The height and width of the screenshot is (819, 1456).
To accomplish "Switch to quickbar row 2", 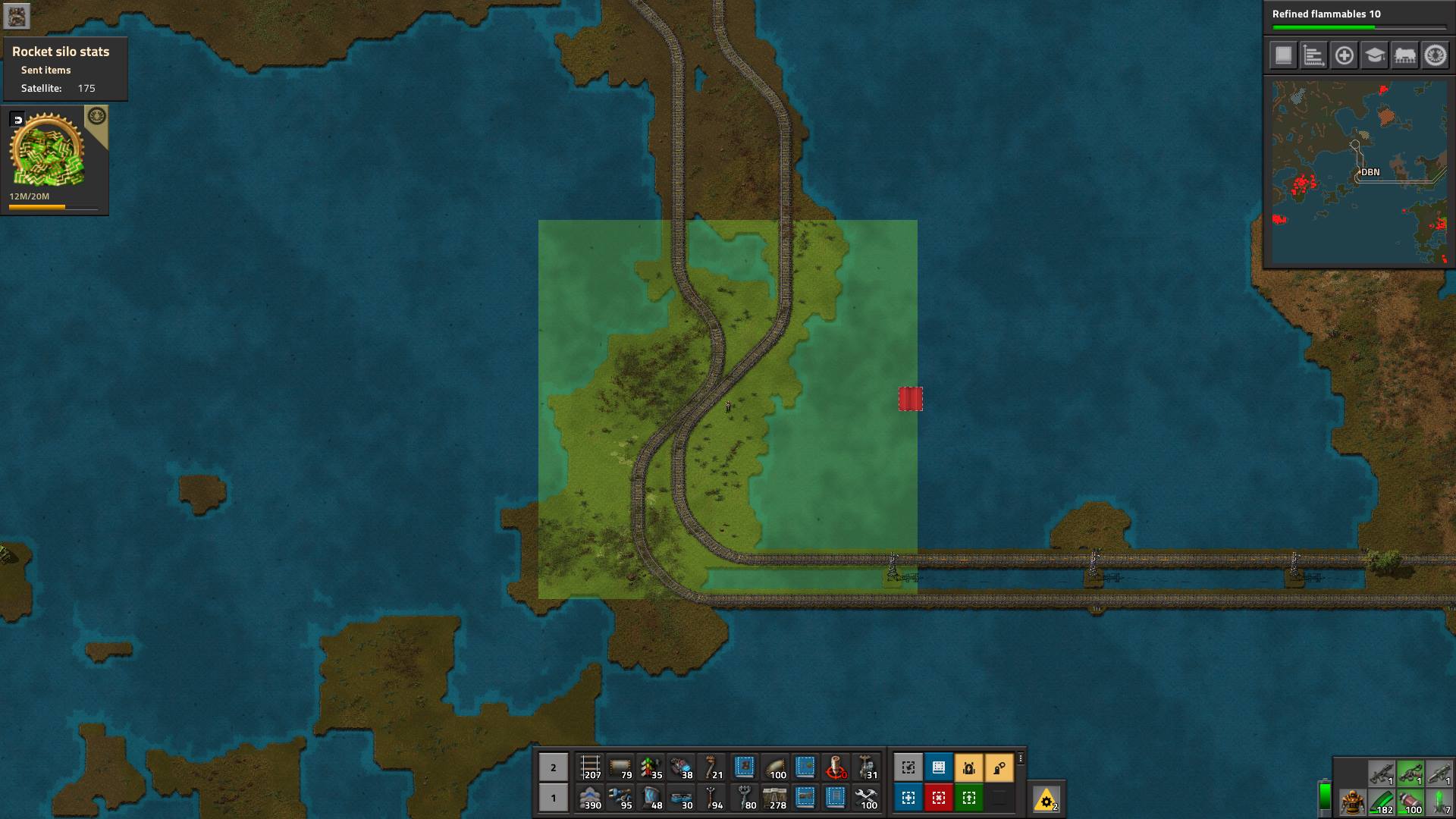I will point(553,767).
